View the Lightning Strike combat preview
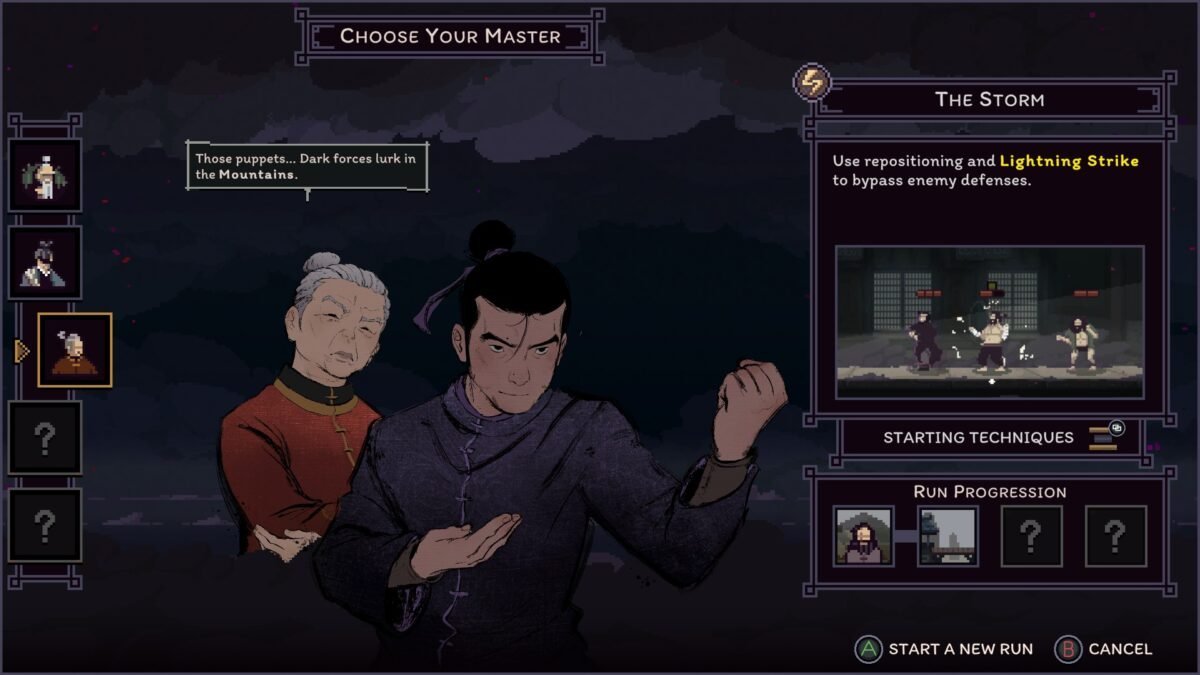The width and height of the screenshot is (1200, 675). tap(989, 321)
